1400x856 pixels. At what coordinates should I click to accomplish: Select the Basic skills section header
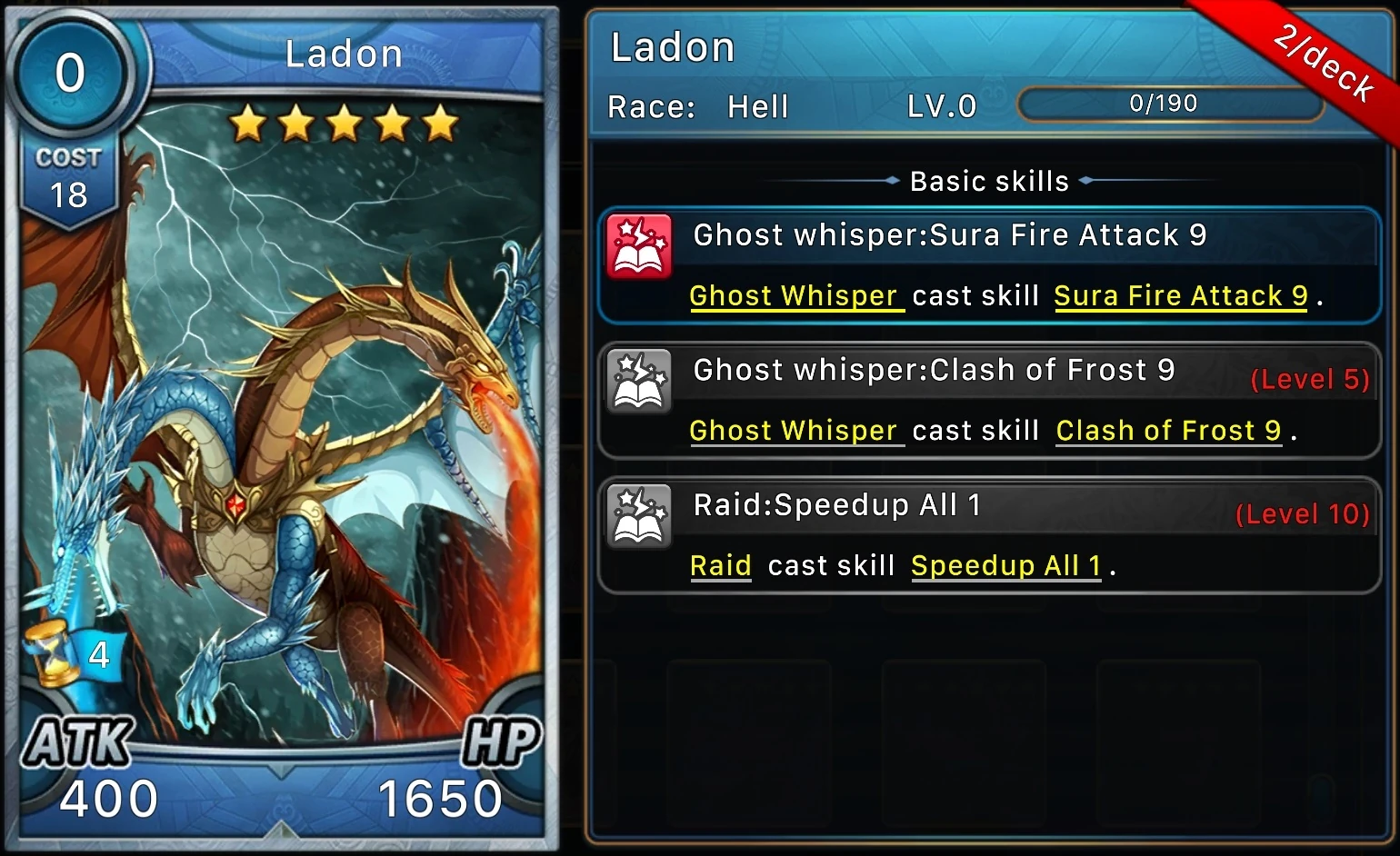[x=988, y=181]
